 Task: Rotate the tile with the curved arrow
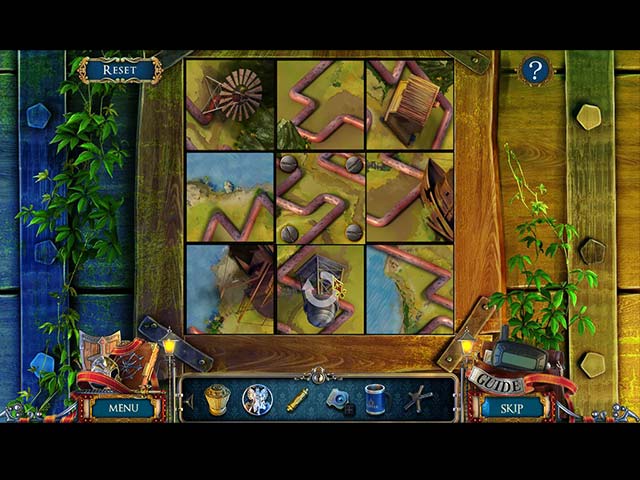click(x=320, y=290)
